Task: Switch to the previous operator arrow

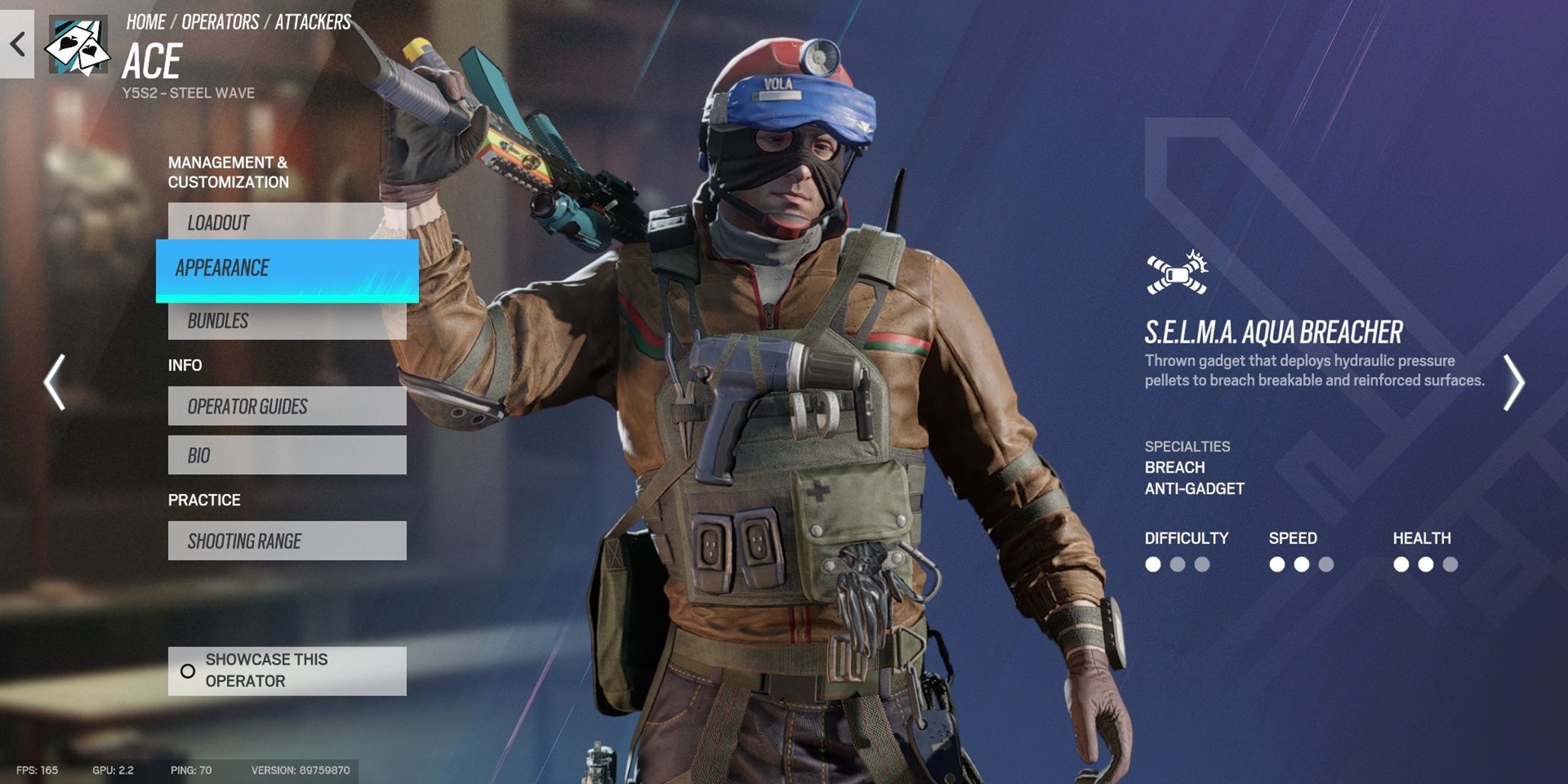Action: click(x=55, y=383)
